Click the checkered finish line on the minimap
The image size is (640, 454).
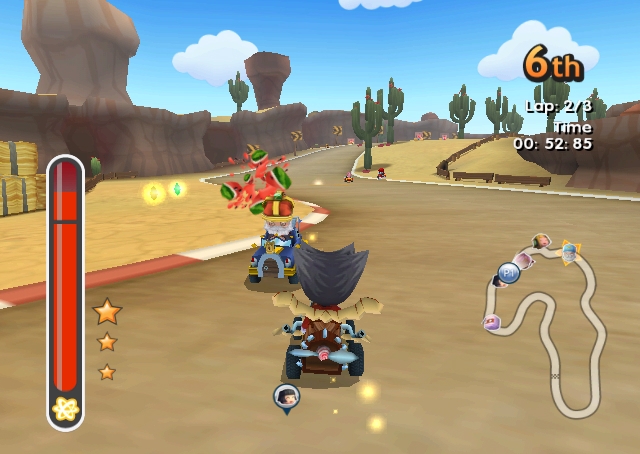click(556, 376)
